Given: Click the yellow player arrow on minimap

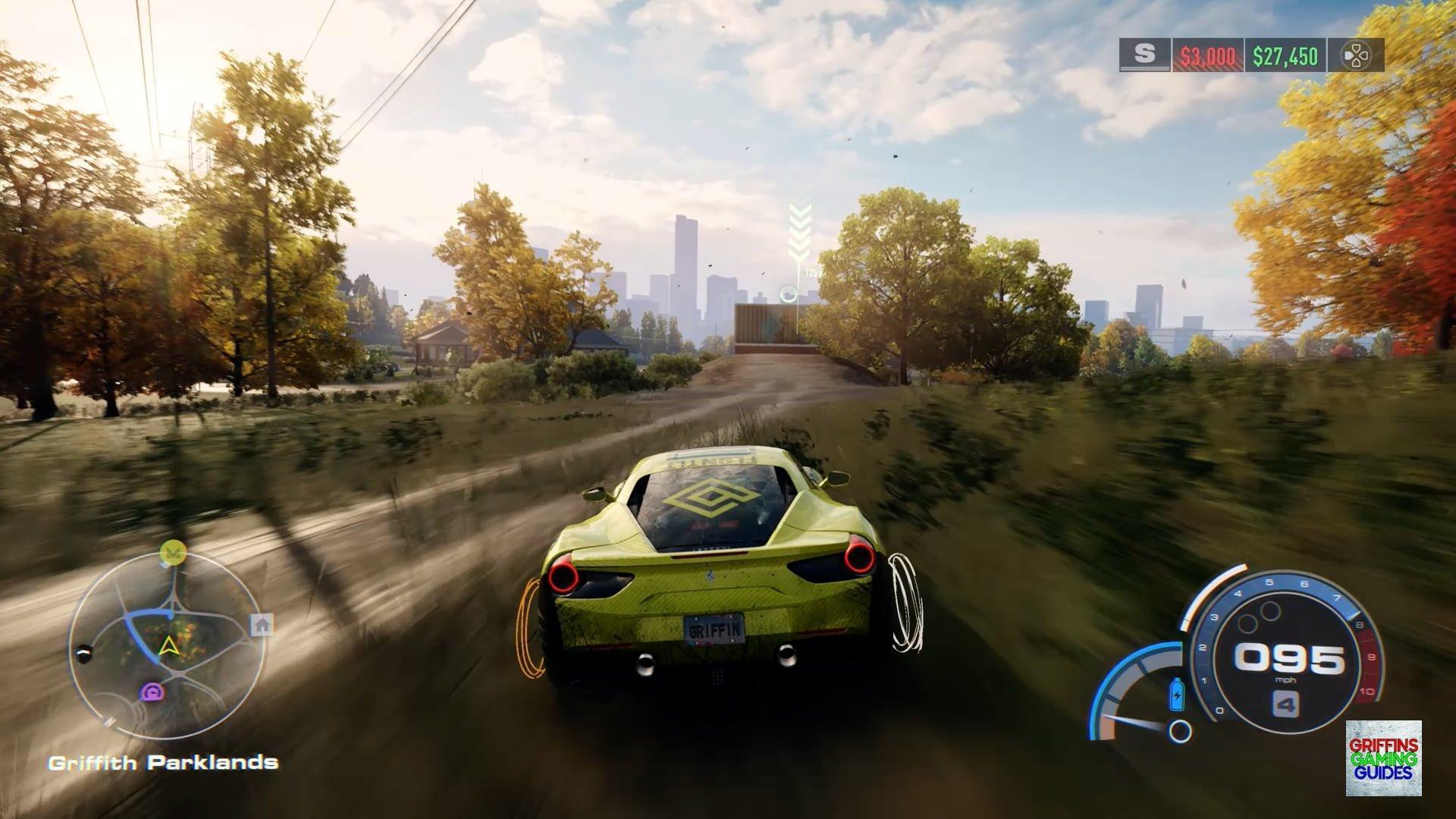Looking at the screenshot, I should (167, 646).
